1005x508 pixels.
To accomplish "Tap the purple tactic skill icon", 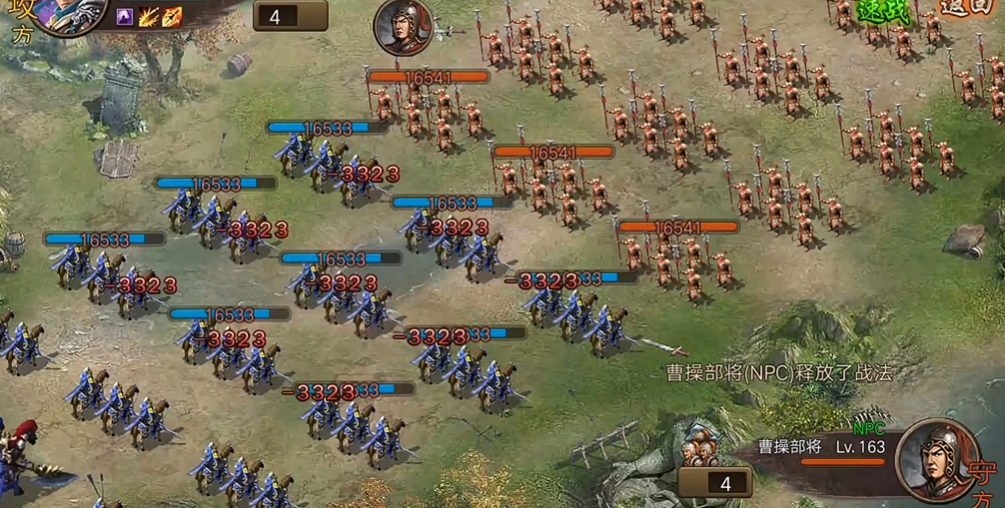I will 125,16.
